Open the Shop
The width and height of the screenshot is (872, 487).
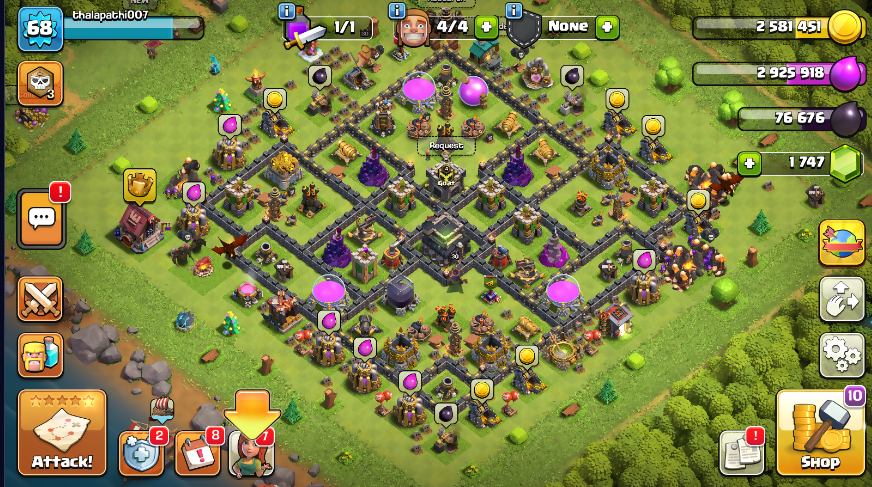click(819, 432)
